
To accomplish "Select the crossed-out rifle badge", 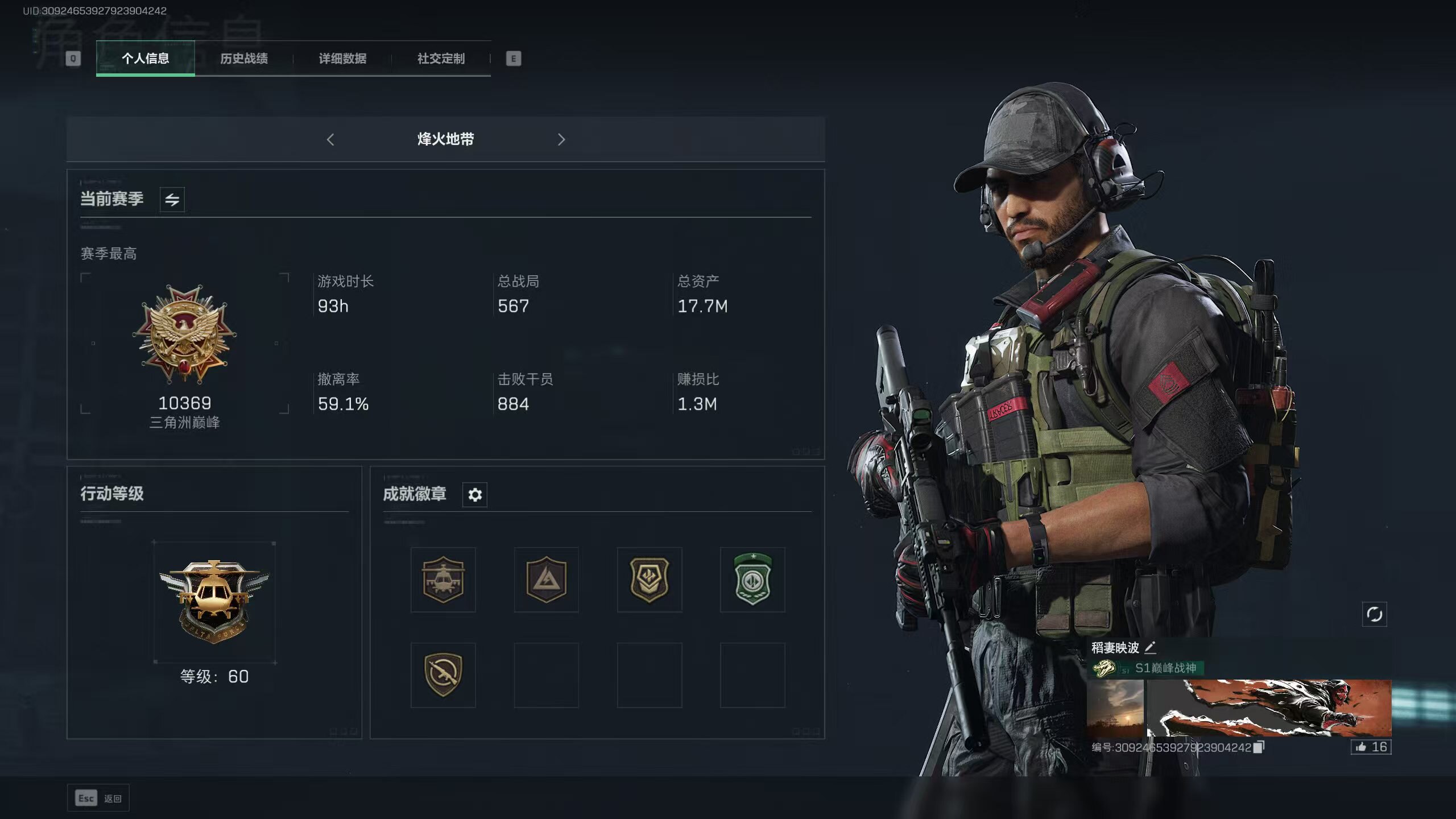I will 443,675.
